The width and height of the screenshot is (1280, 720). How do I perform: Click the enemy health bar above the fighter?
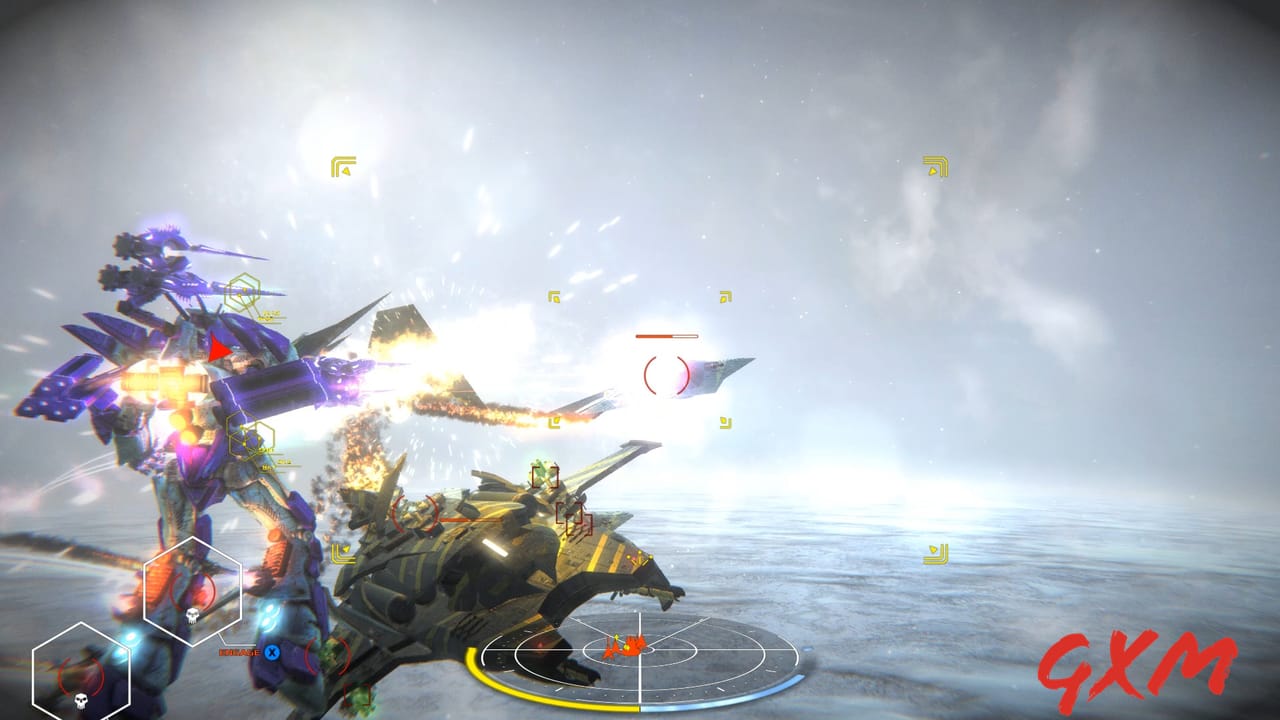tap(667, 336)
